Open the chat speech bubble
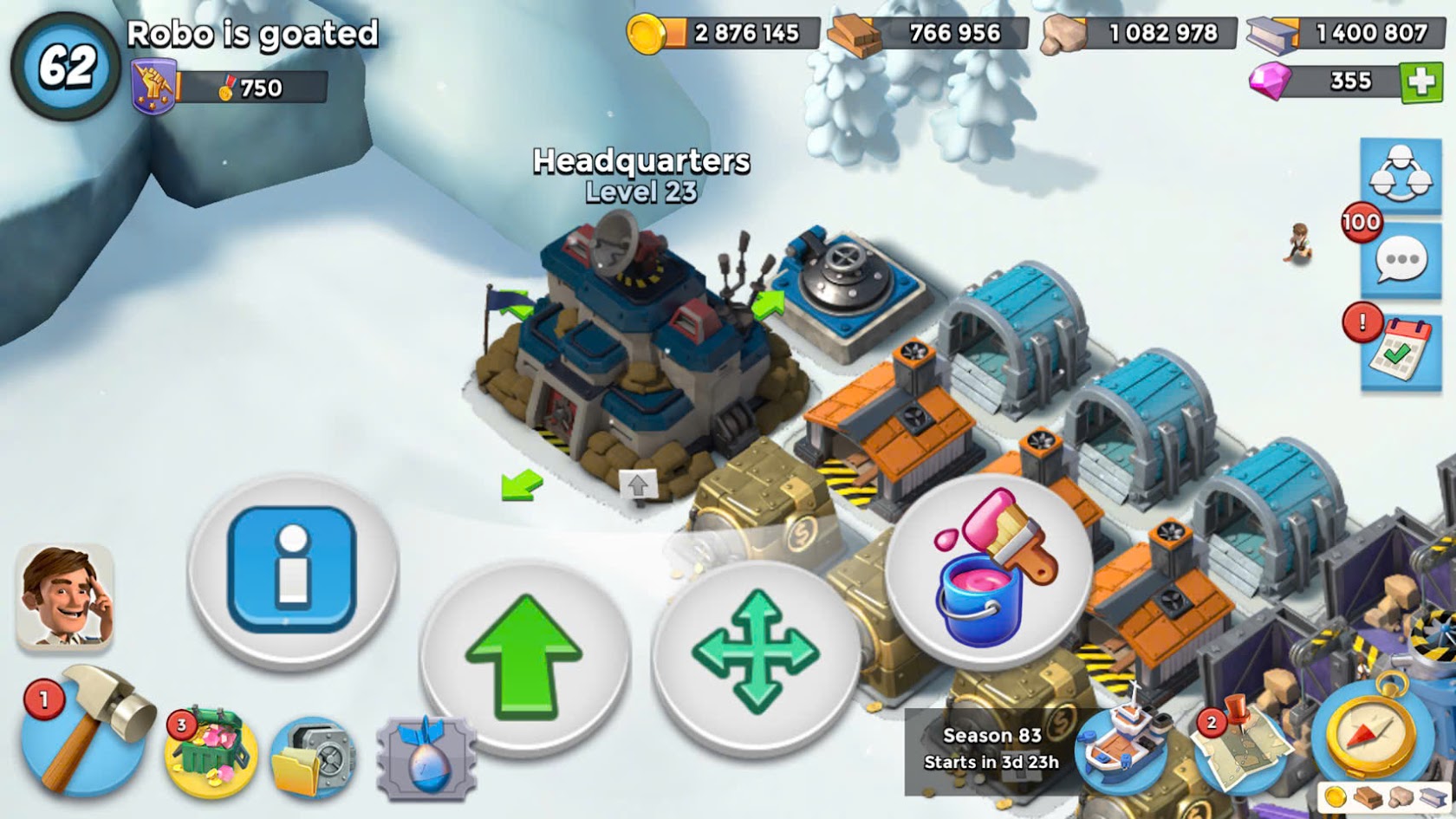 1401,259
